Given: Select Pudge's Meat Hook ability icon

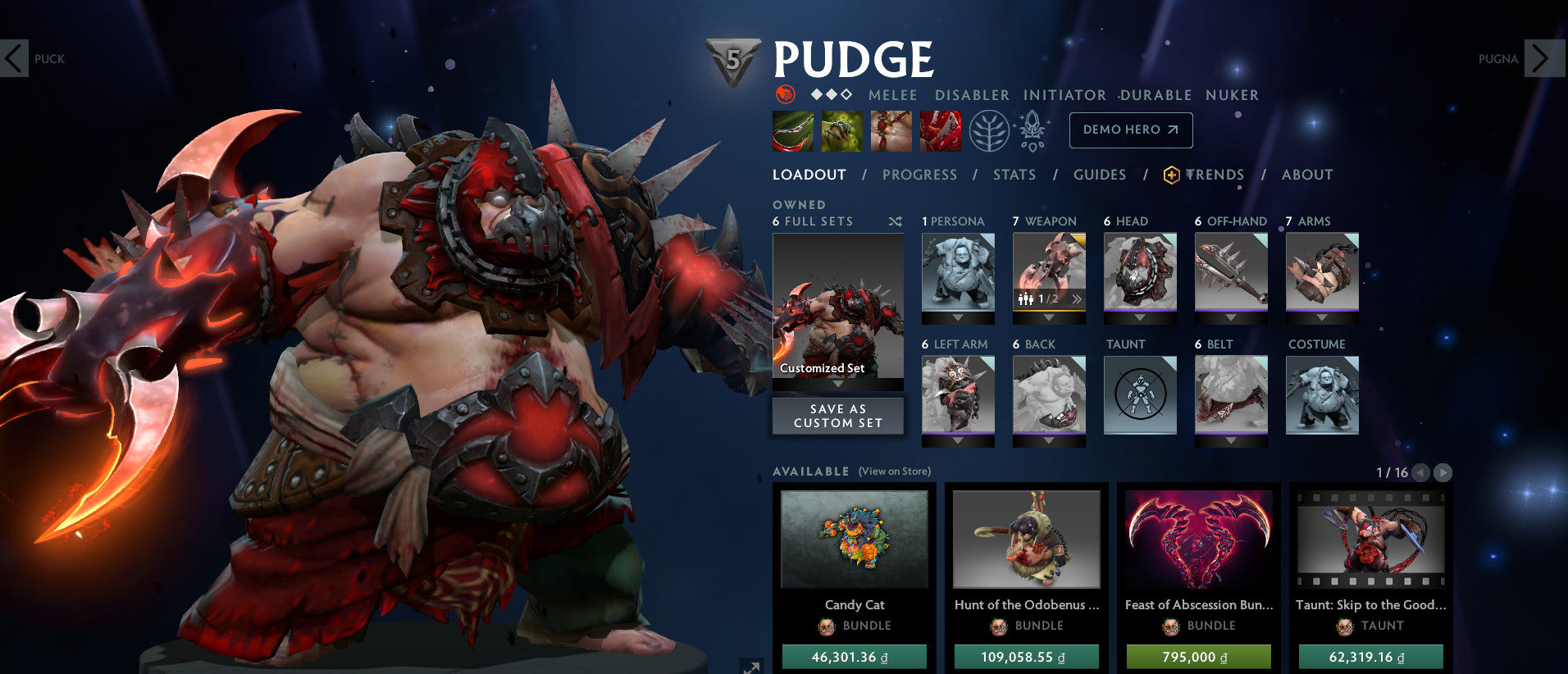Looking at the screenshot, I should (x=792, y=131).
